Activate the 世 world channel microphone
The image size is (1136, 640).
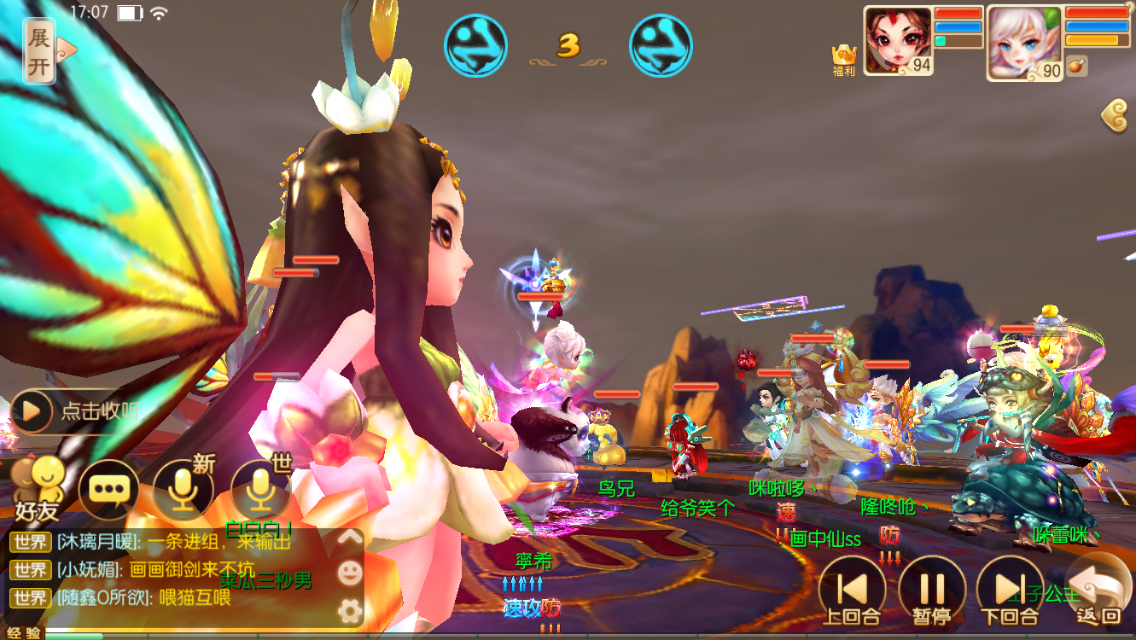(x=260, y=488)
